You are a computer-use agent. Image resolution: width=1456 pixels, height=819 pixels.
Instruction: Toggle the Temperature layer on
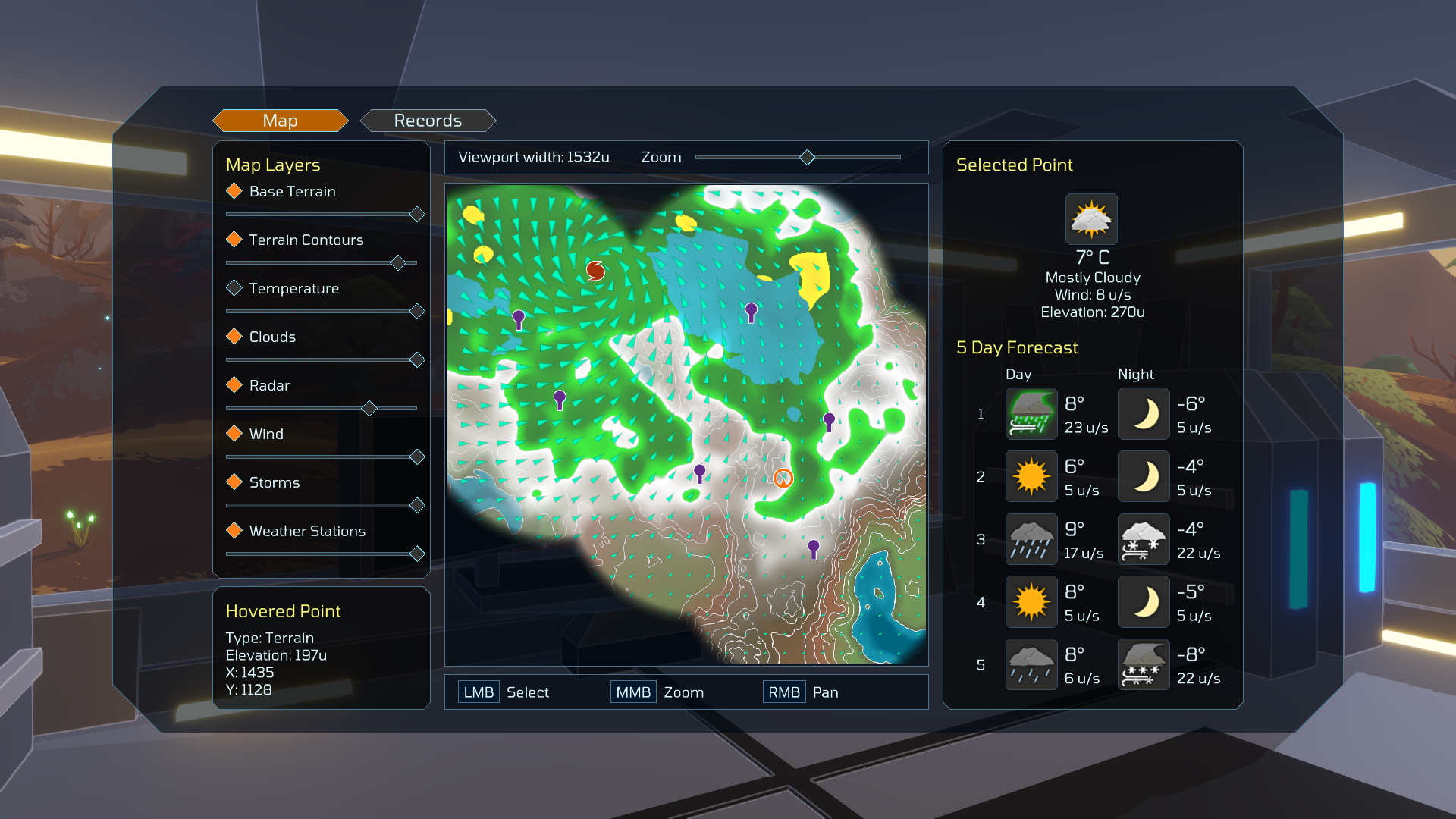click(x=234, y=288)
